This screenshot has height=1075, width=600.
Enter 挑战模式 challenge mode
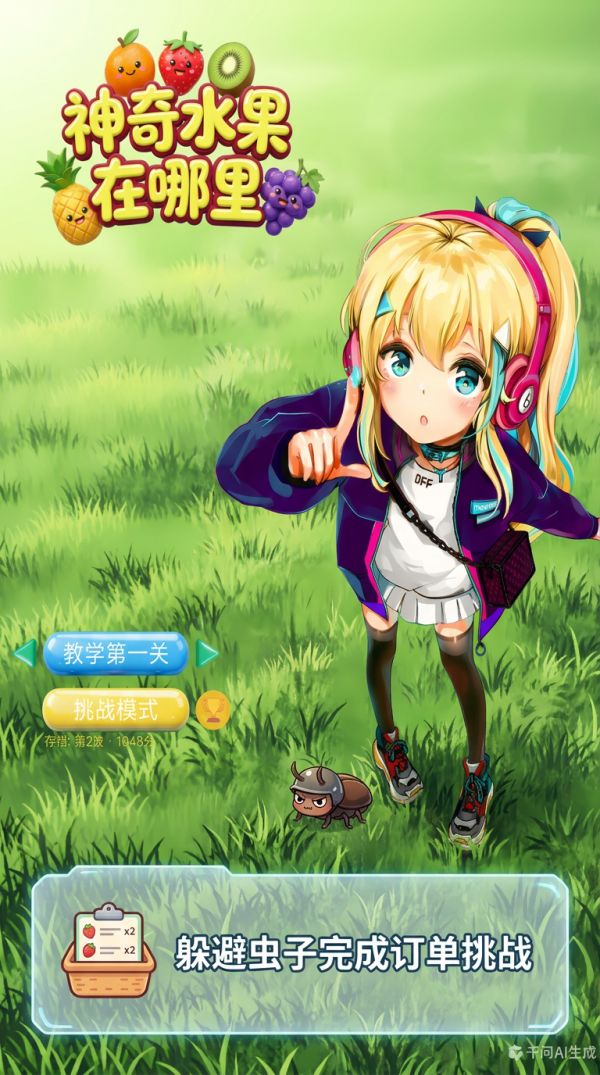pyautogui.click(x=116, y=710)
